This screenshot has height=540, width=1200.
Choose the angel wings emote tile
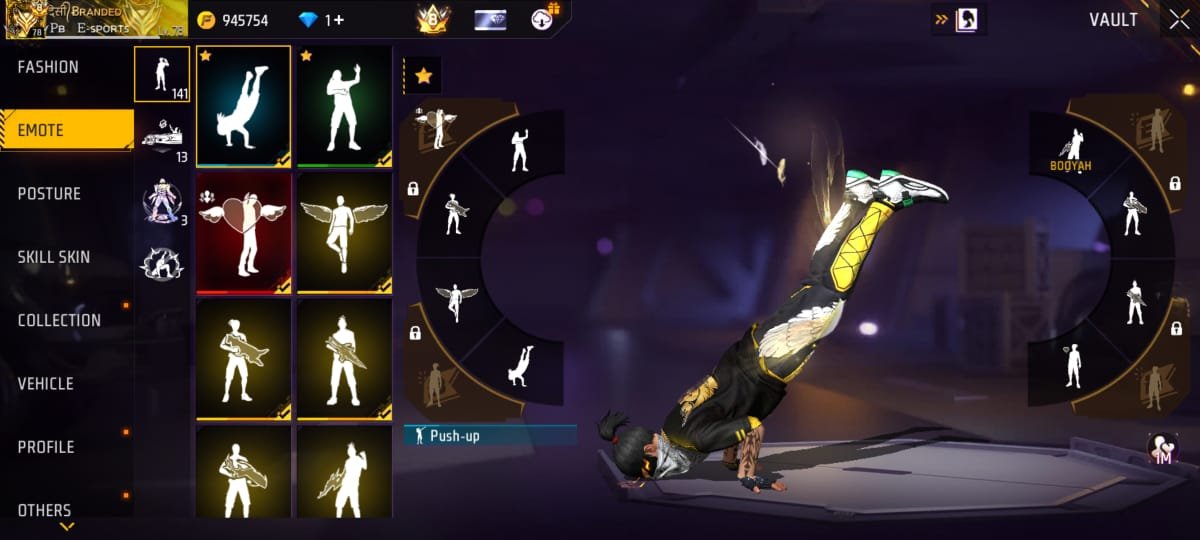coord(344,232)
